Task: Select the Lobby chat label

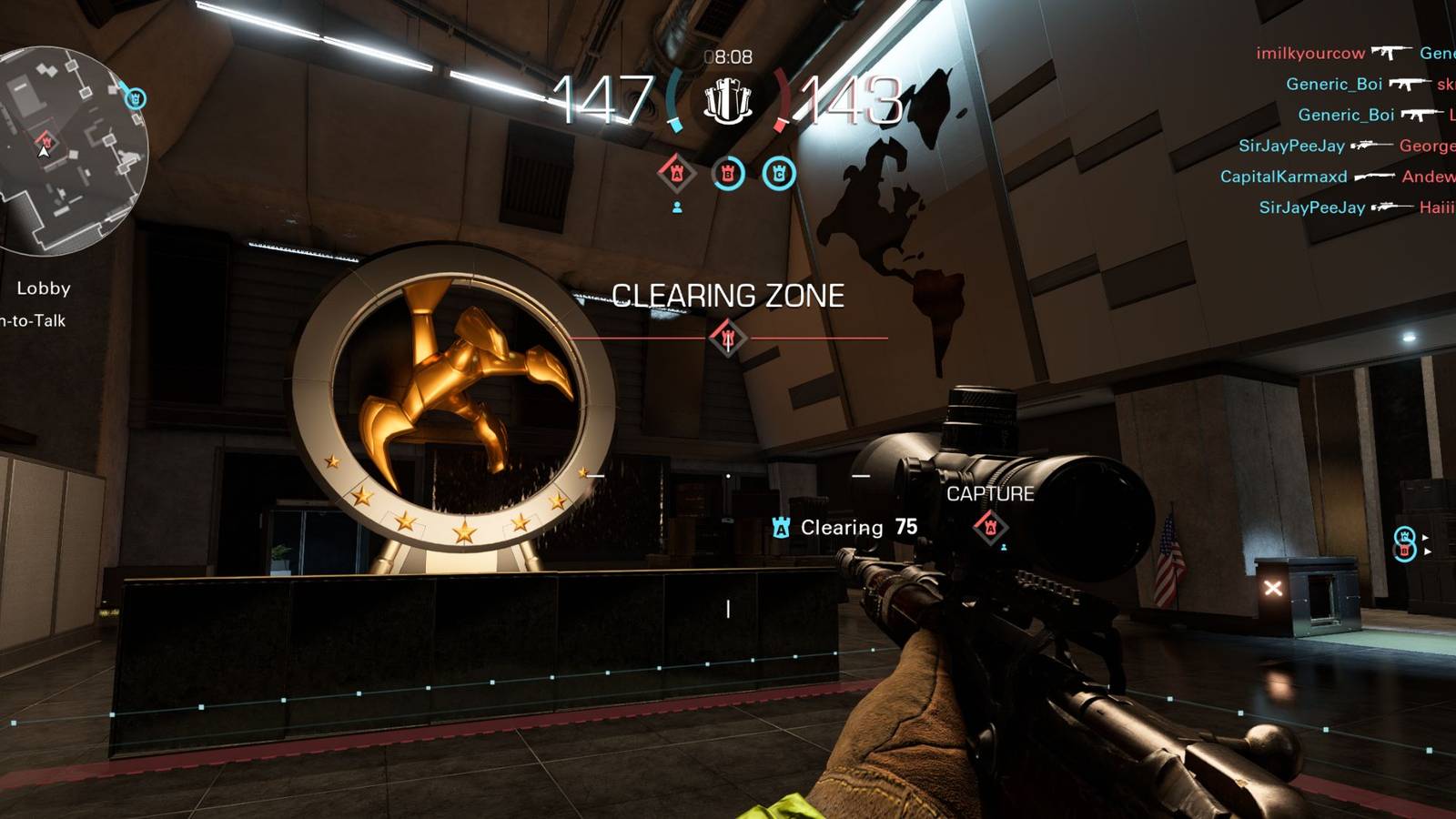Action: 43,289
